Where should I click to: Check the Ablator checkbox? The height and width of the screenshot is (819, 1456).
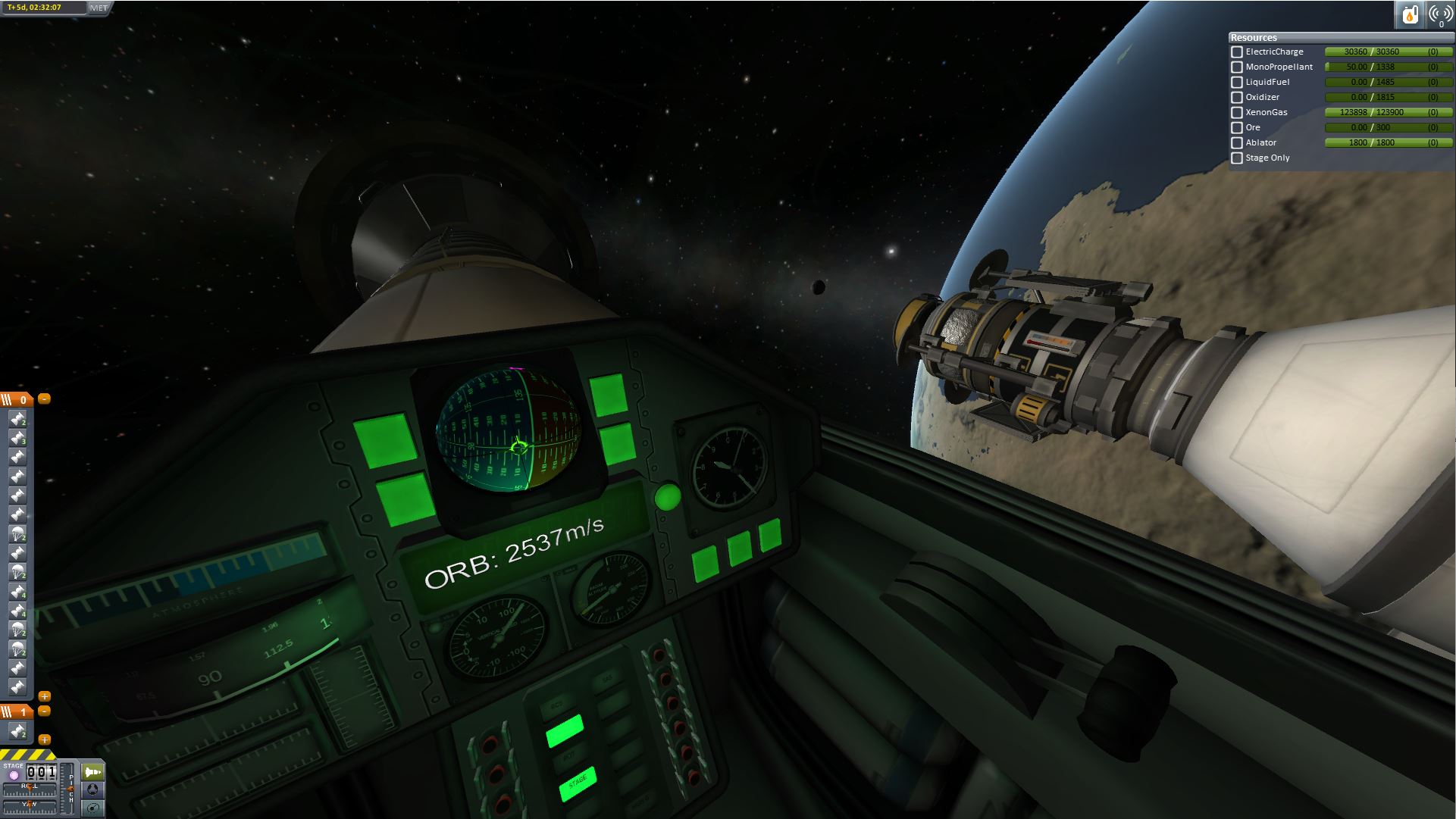point(1237,143)
